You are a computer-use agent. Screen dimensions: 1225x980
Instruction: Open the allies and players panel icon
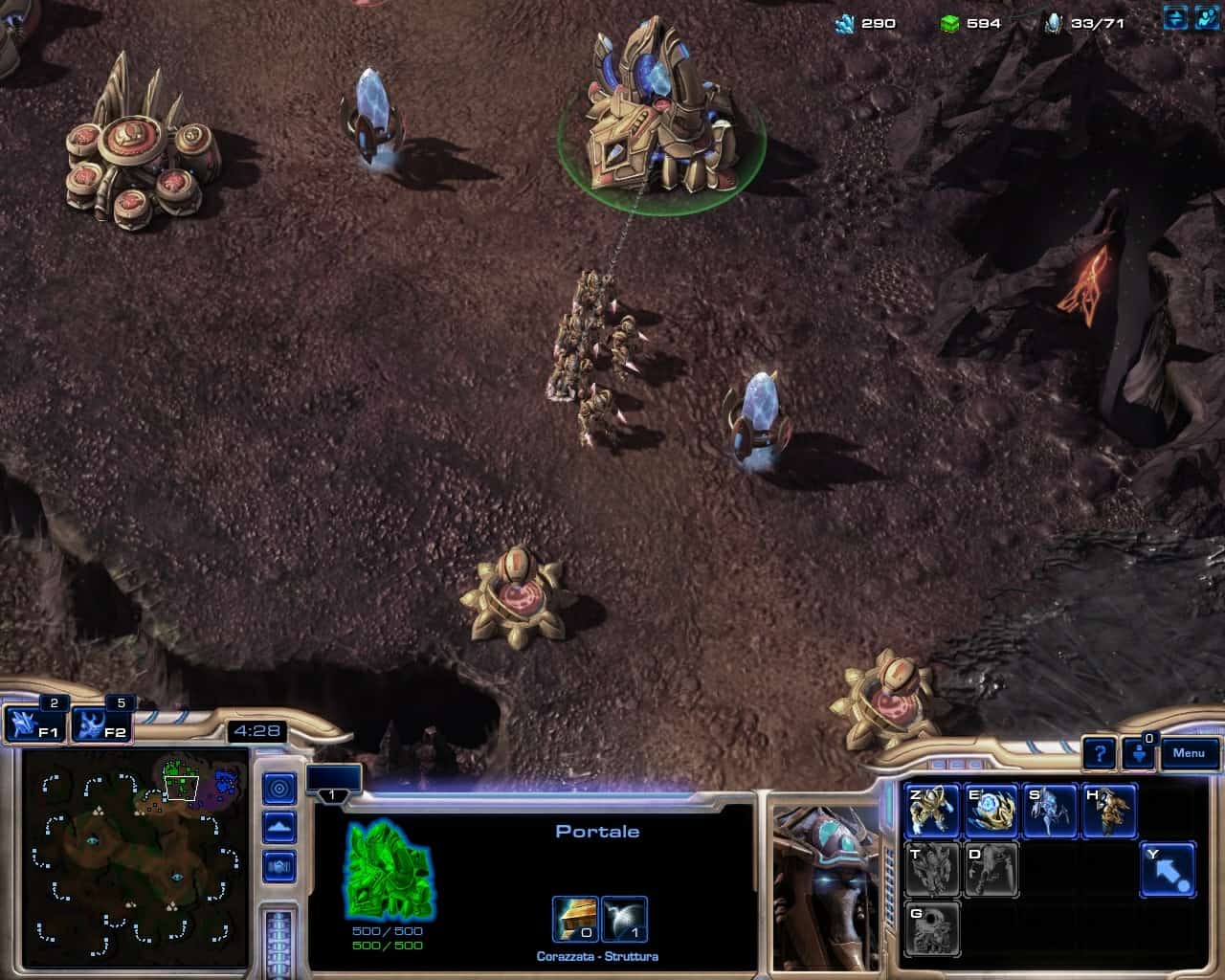pos(1207,18)
